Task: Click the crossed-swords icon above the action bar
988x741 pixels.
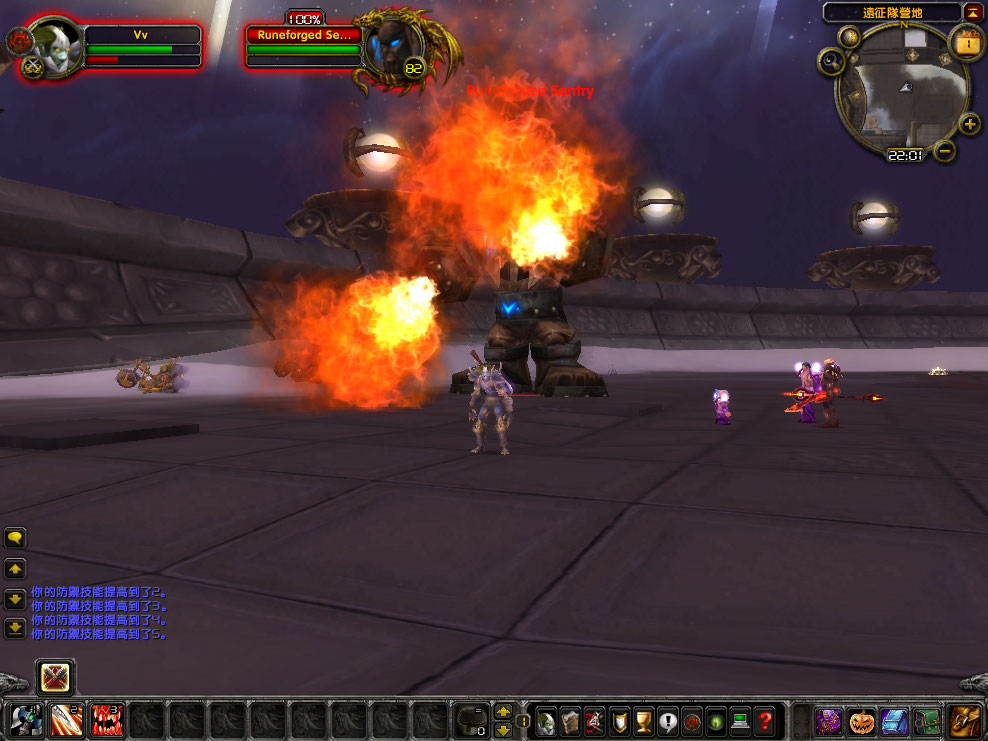Action: [x=55, y=678]
